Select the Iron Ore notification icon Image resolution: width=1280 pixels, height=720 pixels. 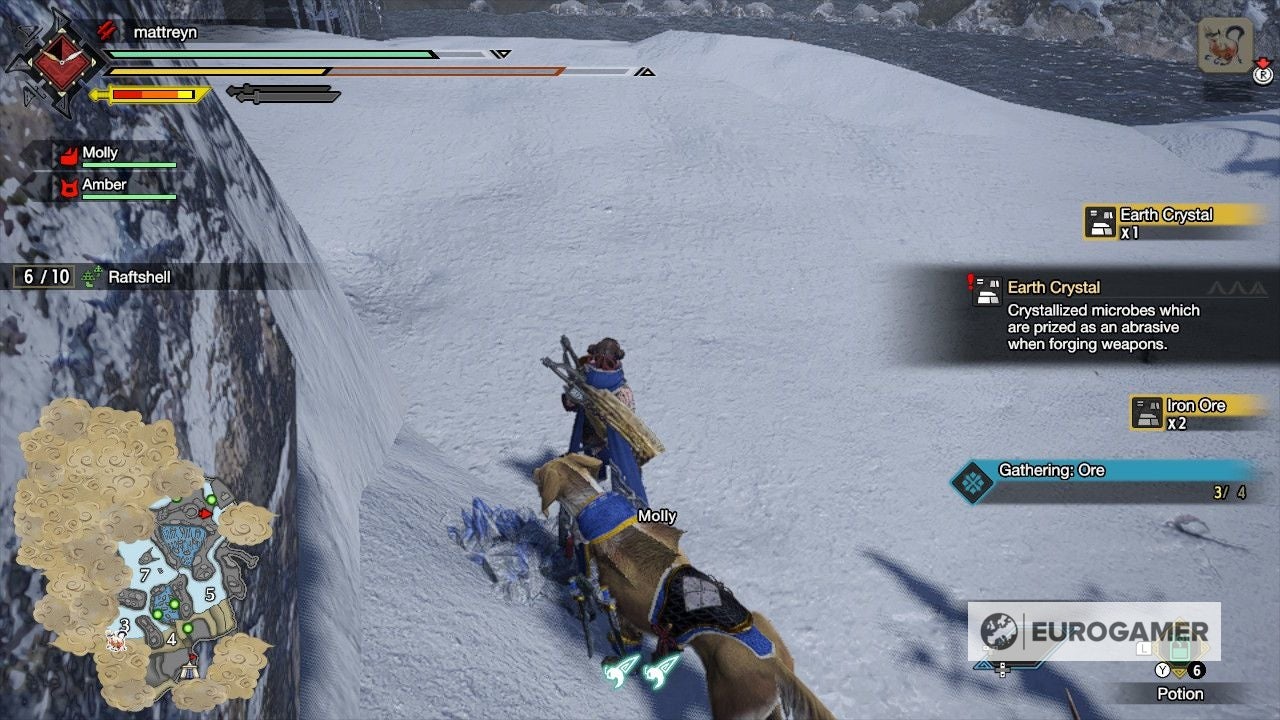click(1147, 412)
